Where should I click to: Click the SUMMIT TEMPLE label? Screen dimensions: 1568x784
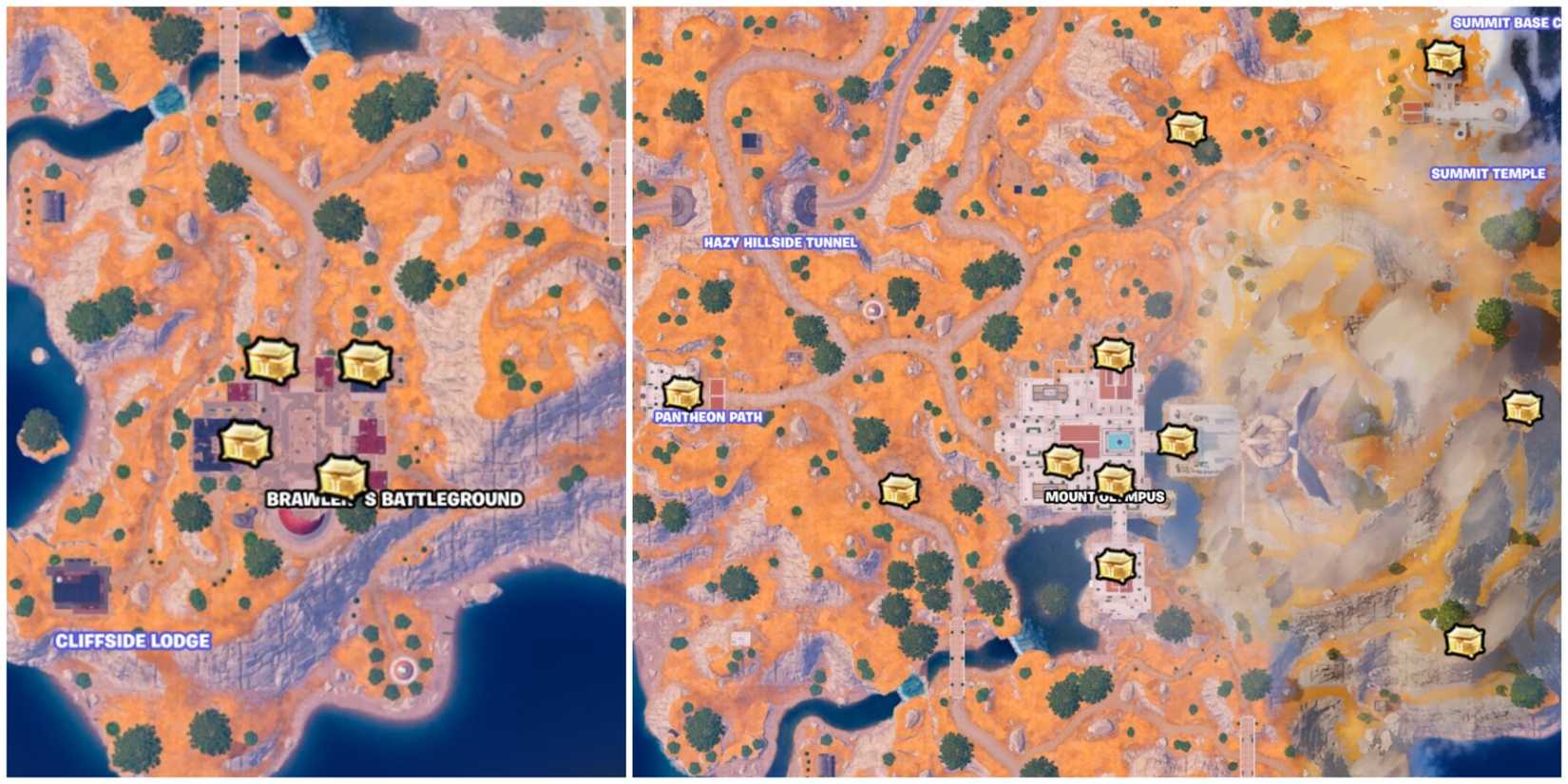tap(1488, 174)
